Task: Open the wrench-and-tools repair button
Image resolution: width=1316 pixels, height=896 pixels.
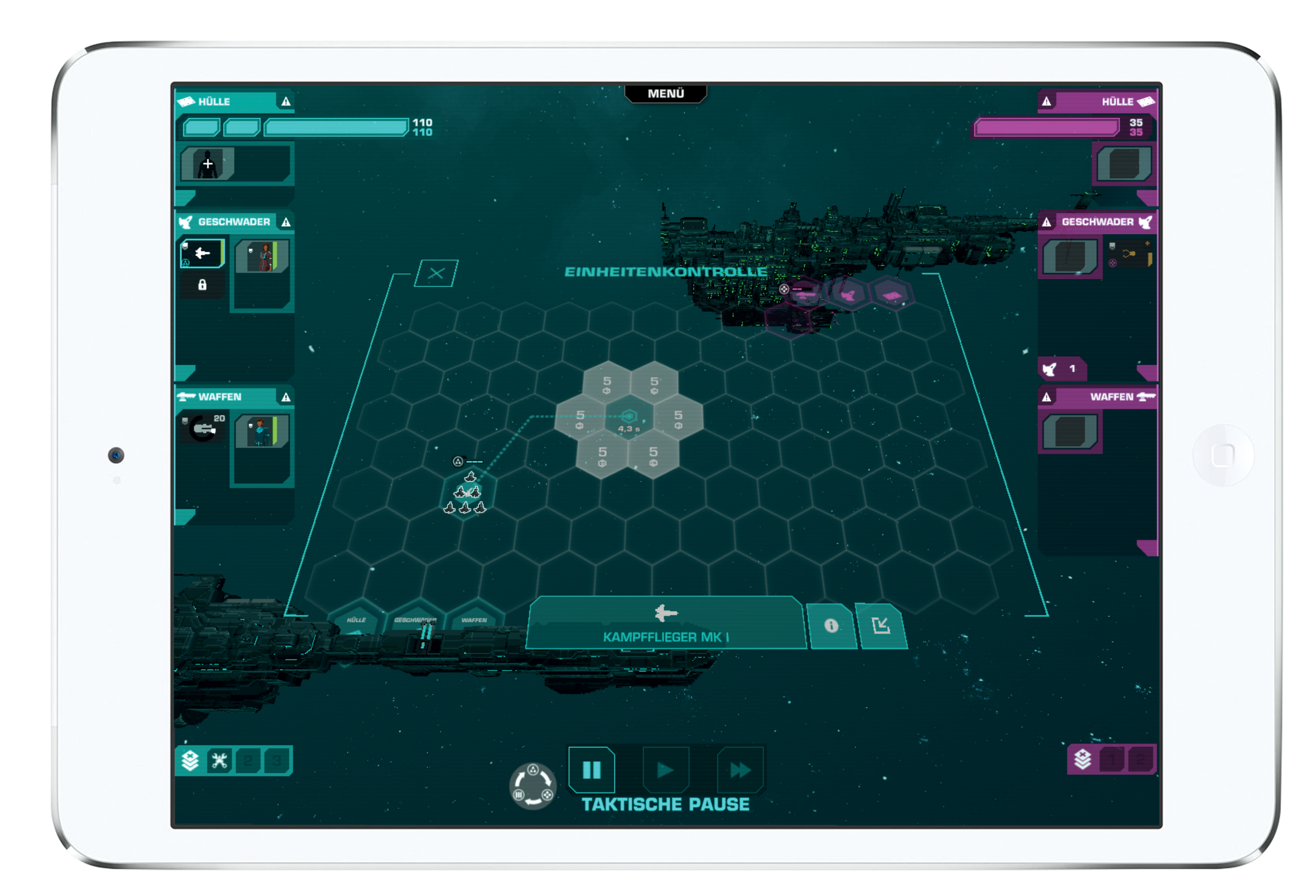Action: 219,761
